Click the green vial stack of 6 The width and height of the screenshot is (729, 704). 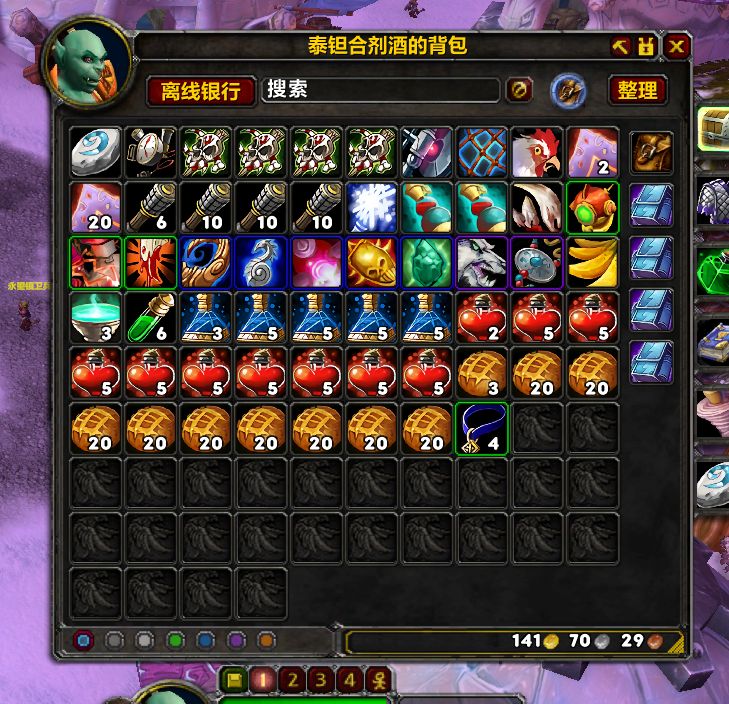(x=151, y=316)
